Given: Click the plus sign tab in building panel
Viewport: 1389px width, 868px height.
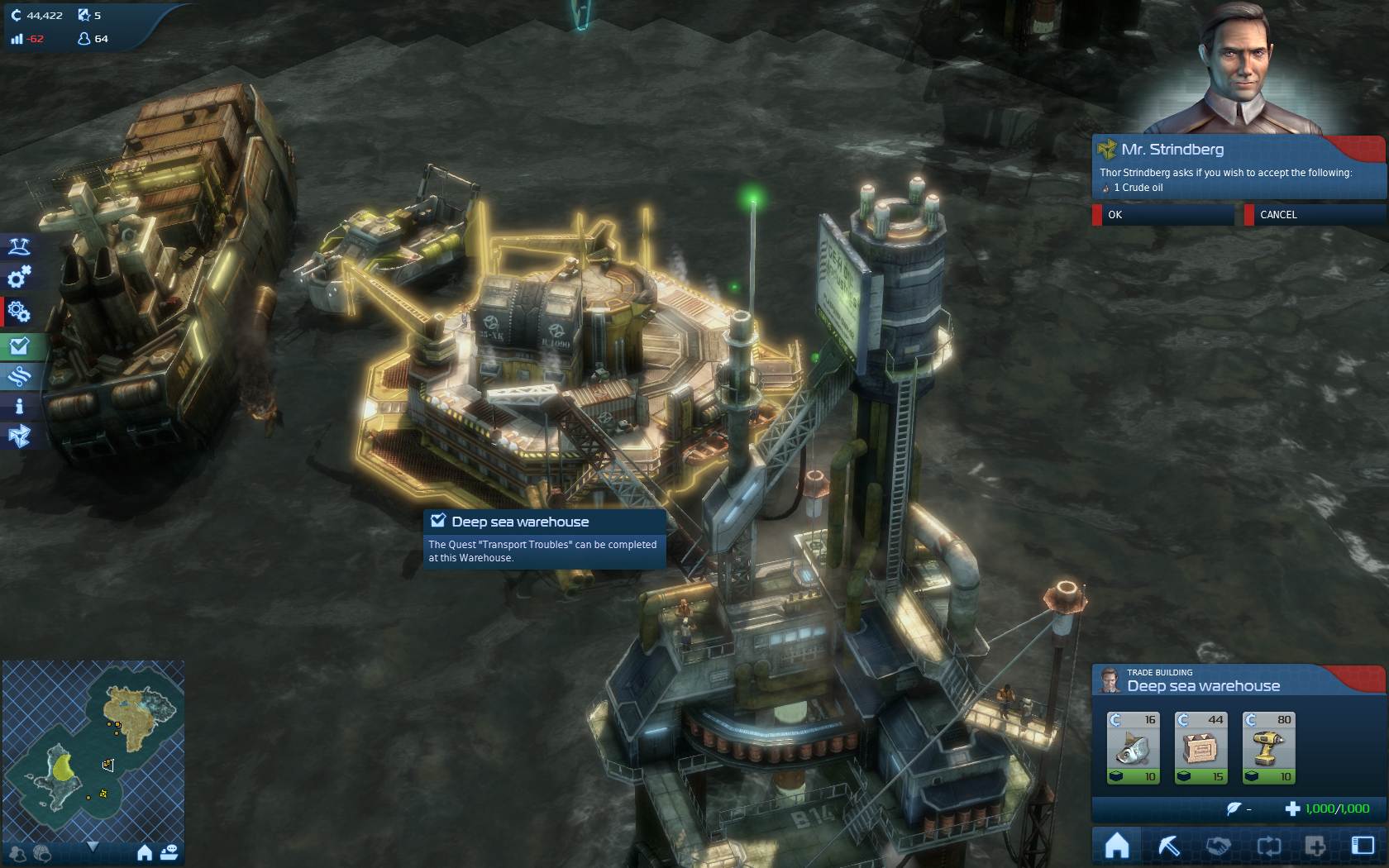Looking at the screenshot, I should 1315,846.
